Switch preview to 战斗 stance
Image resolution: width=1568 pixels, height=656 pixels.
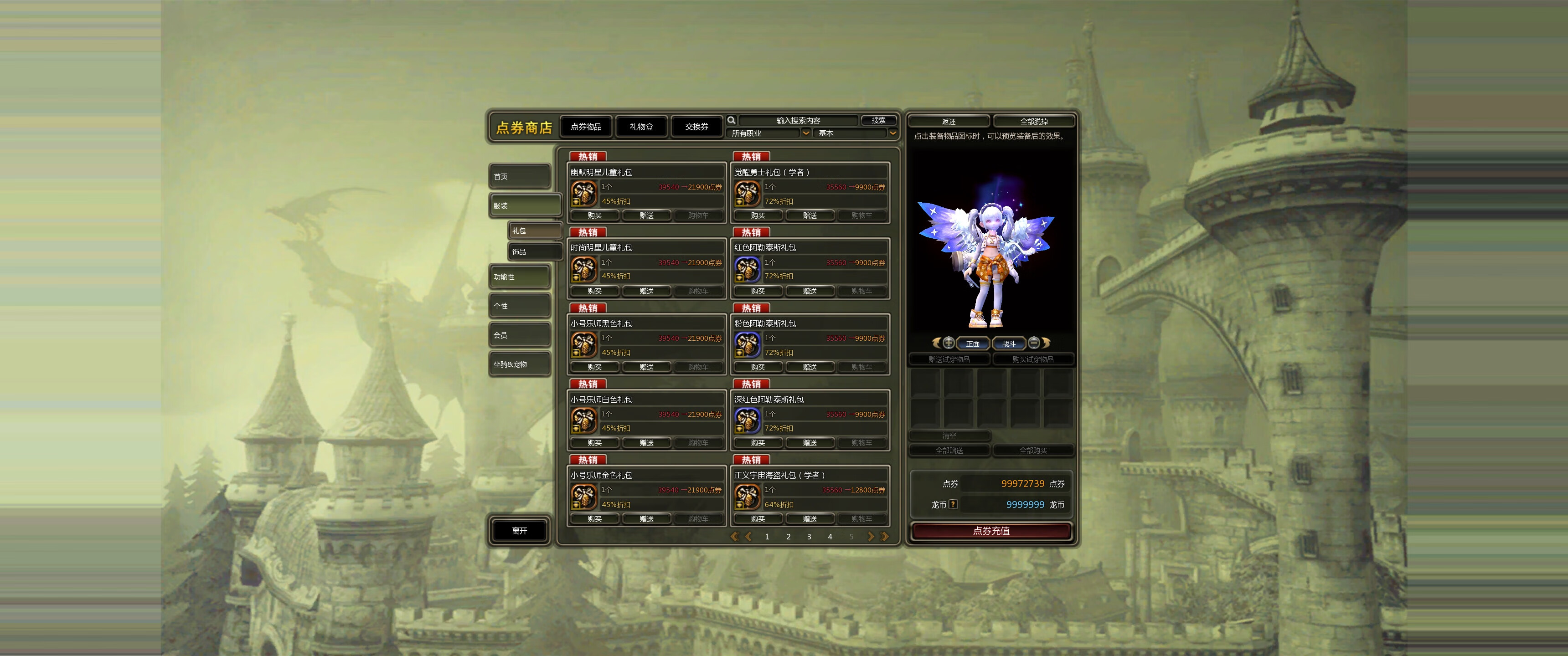point(1009,344)
